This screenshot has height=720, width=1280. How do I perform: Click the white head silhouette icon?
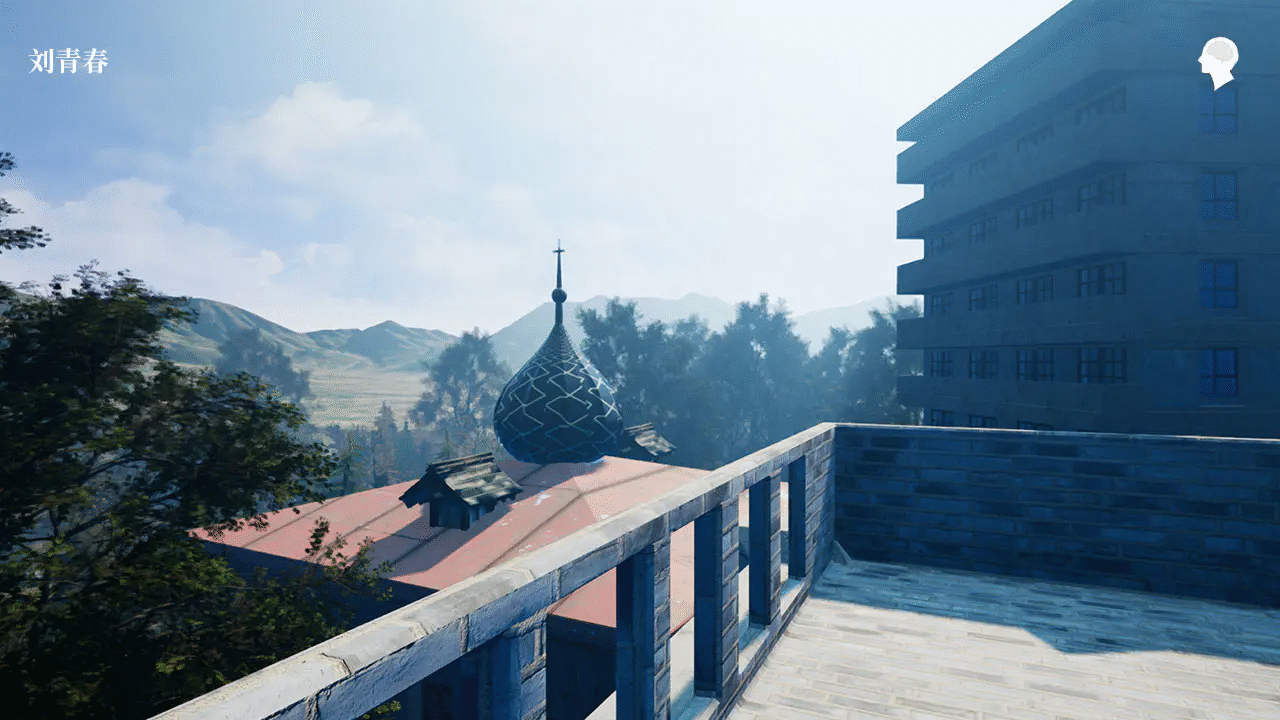(x=1218, y=61)
